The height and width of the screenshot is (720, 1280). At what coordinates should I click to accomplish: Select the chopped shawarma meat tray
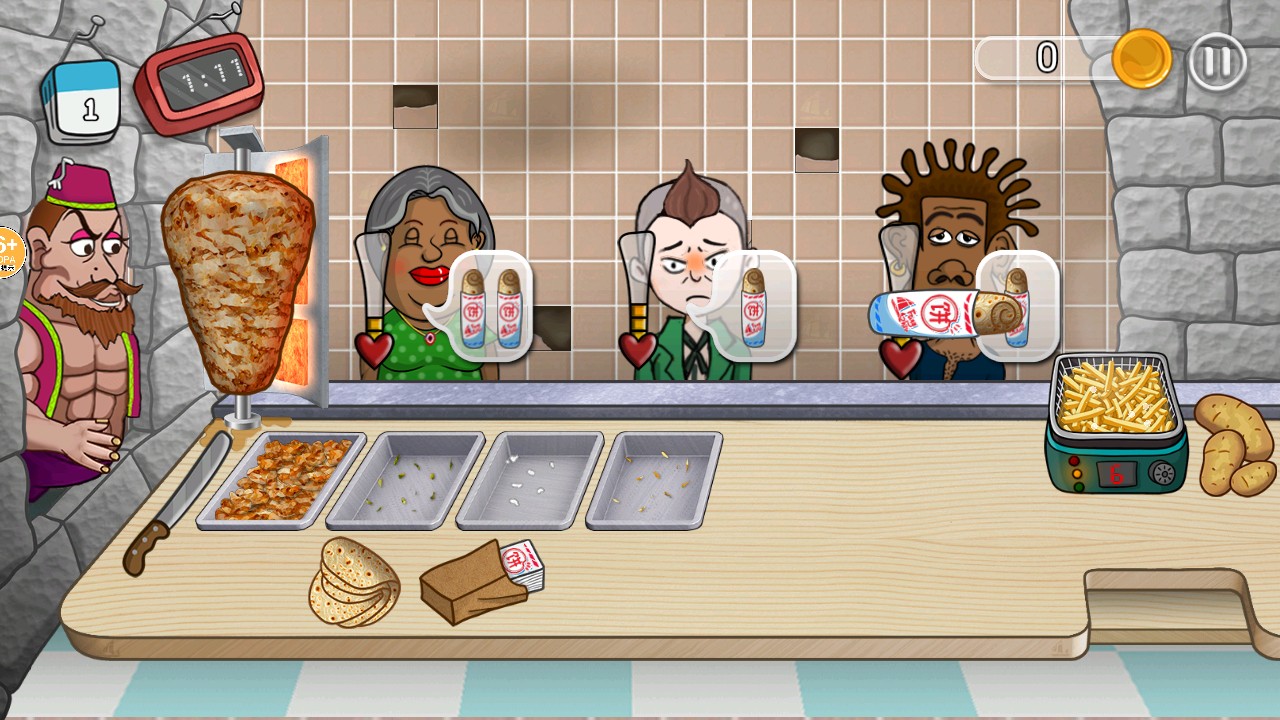pyautogui.click(x=281, y=478)
